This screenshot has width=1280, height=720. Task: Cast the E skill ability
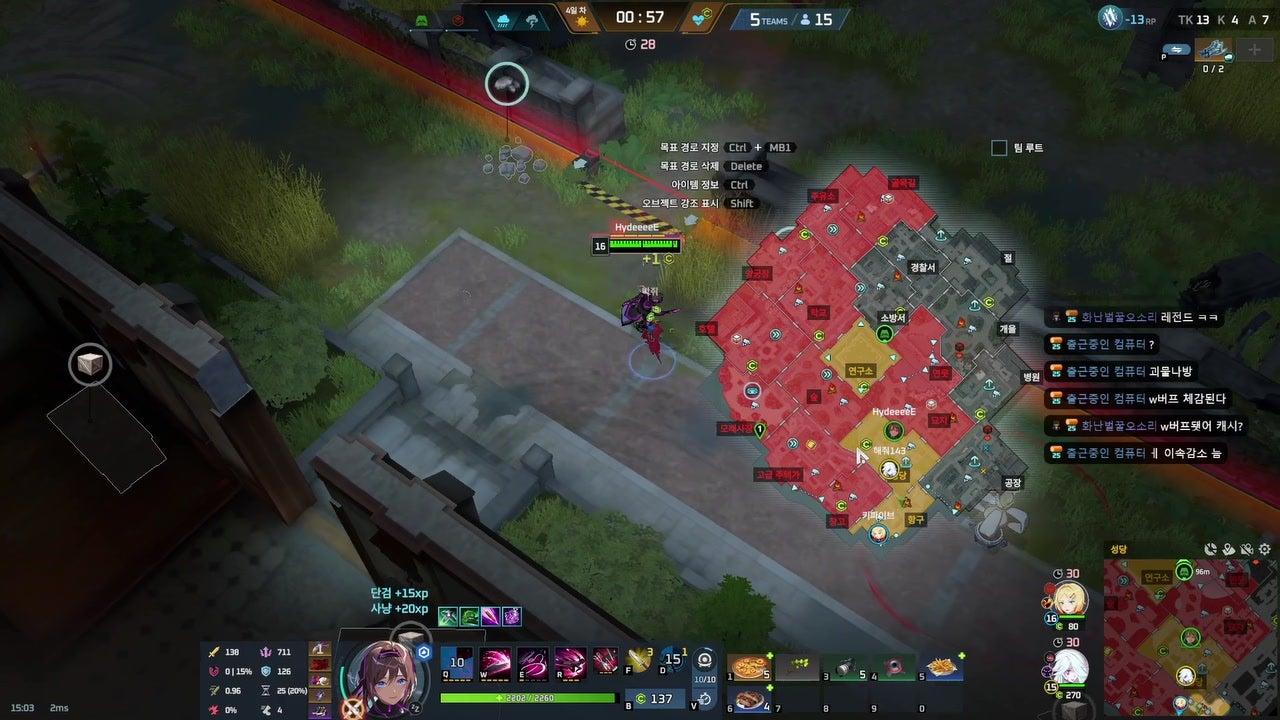click(x=533, y=662)
